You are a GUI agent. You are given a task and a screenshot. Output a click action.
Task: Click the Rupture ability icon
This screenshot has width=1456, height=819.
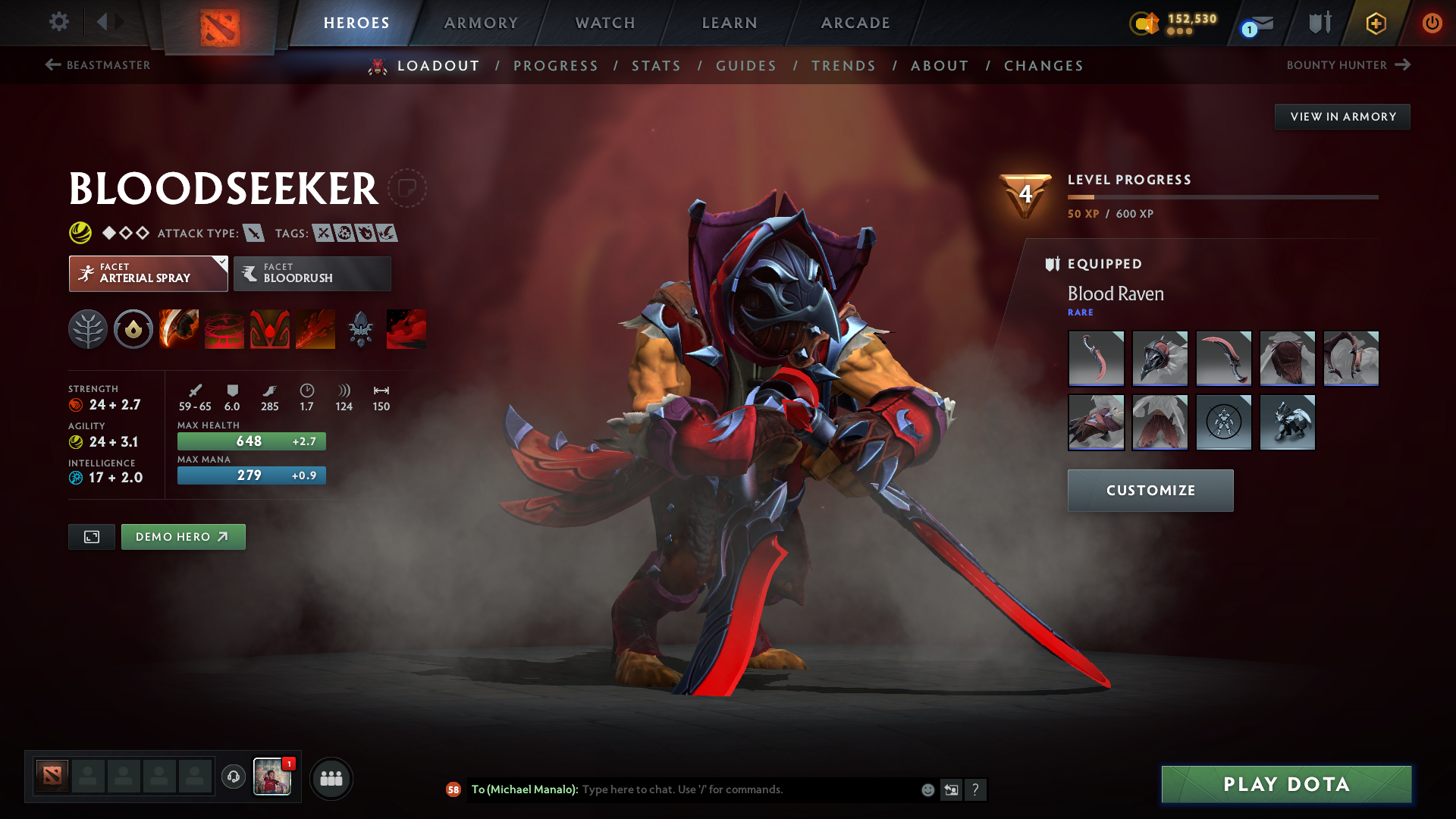coord(315,328)
